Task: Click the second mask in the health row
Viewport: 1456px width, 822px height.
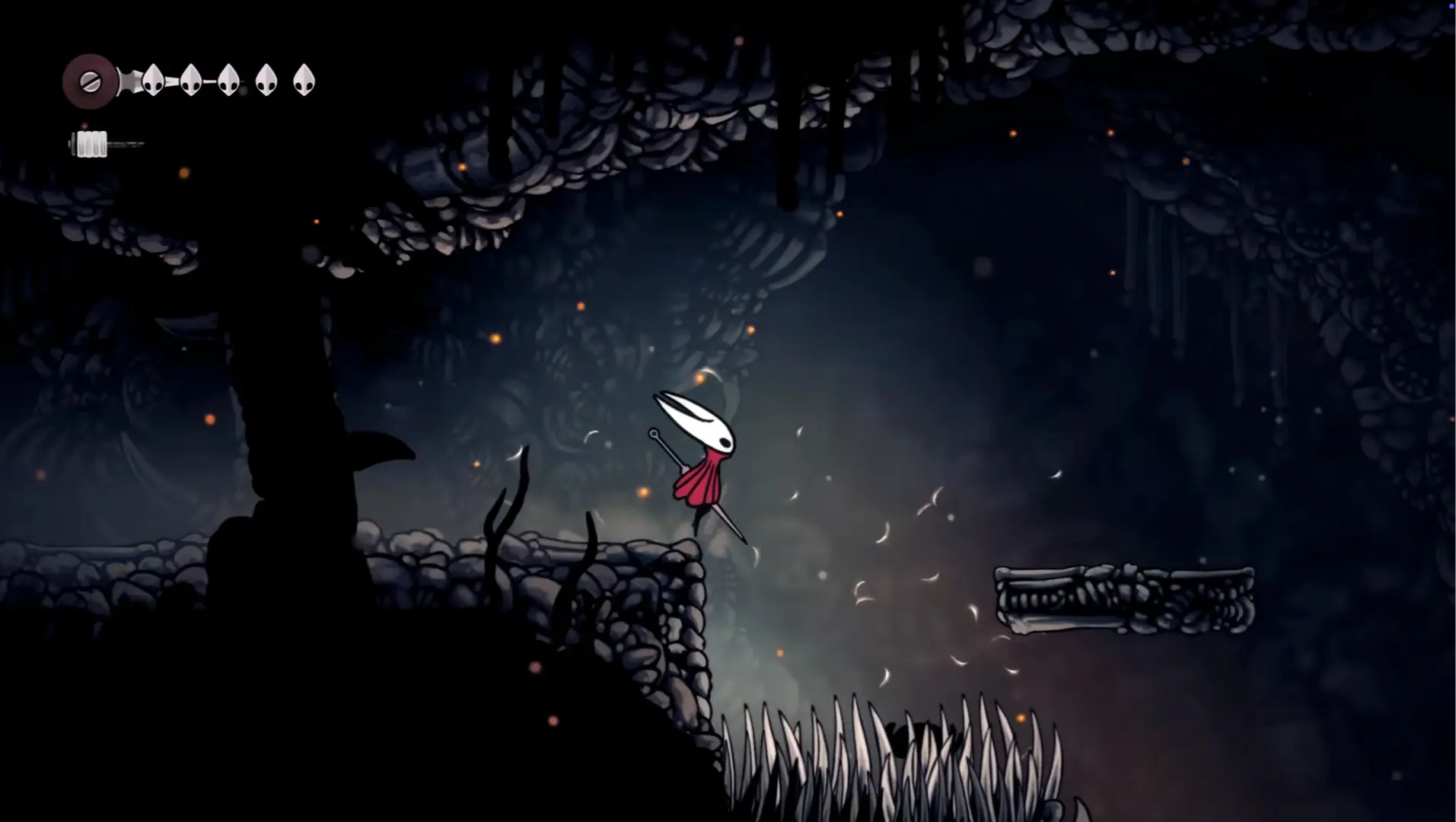Action: (190, 80)
